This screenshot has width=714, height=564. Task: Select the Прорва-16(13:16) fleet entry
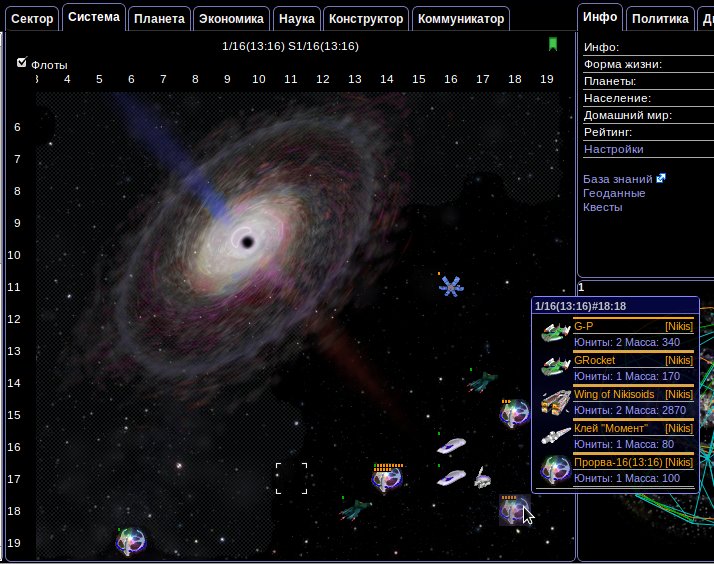[x=618, y=462]
